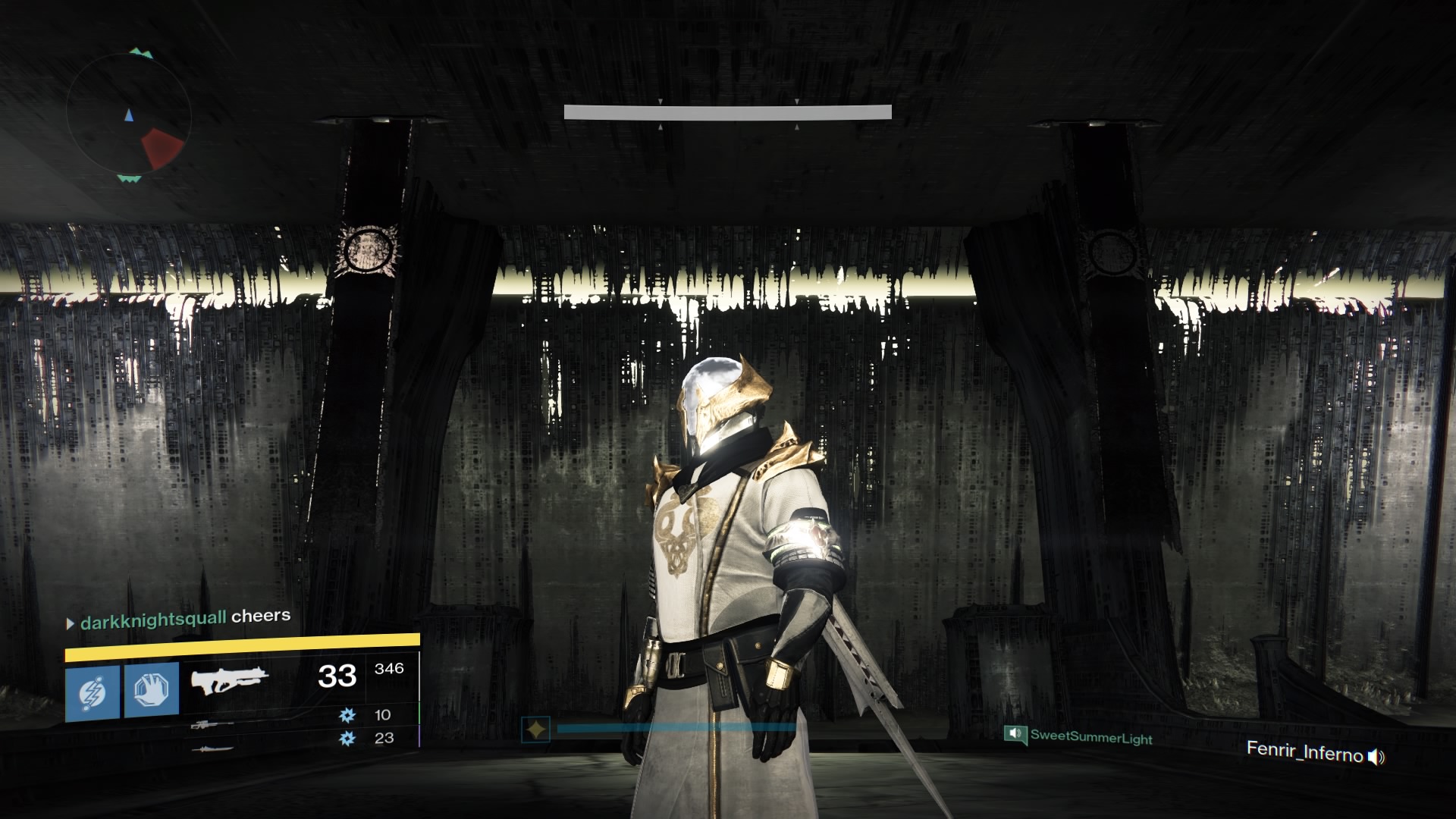Click SweetSummerLight's voice chat speaker icon

click(1015, 733)
